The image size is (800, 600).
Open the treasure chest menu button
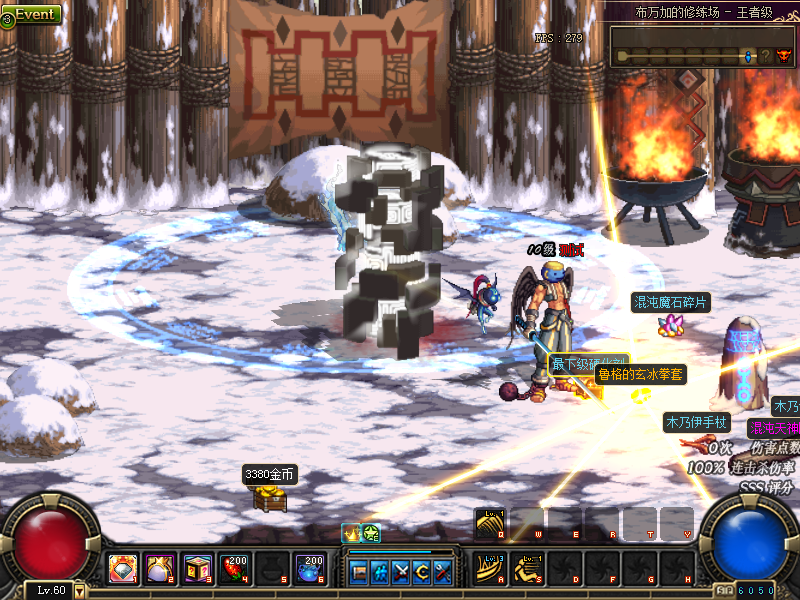(x=359, y=572)
